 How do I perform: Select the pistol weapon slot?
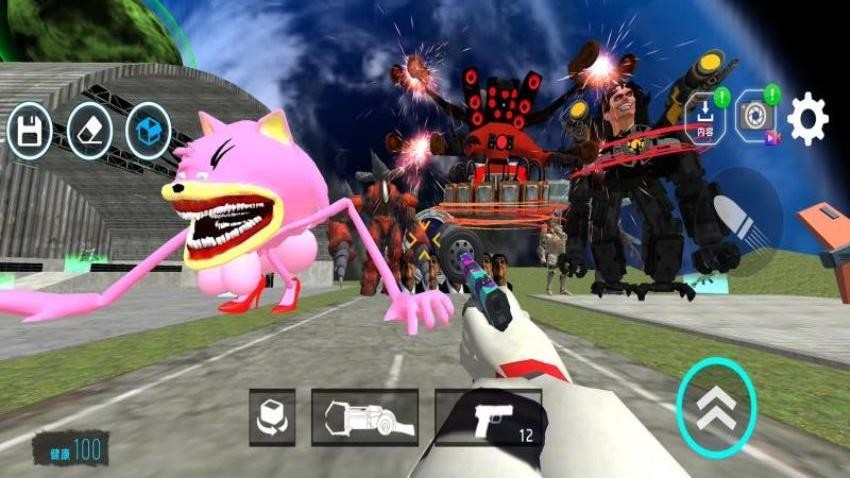pos(489,417)
